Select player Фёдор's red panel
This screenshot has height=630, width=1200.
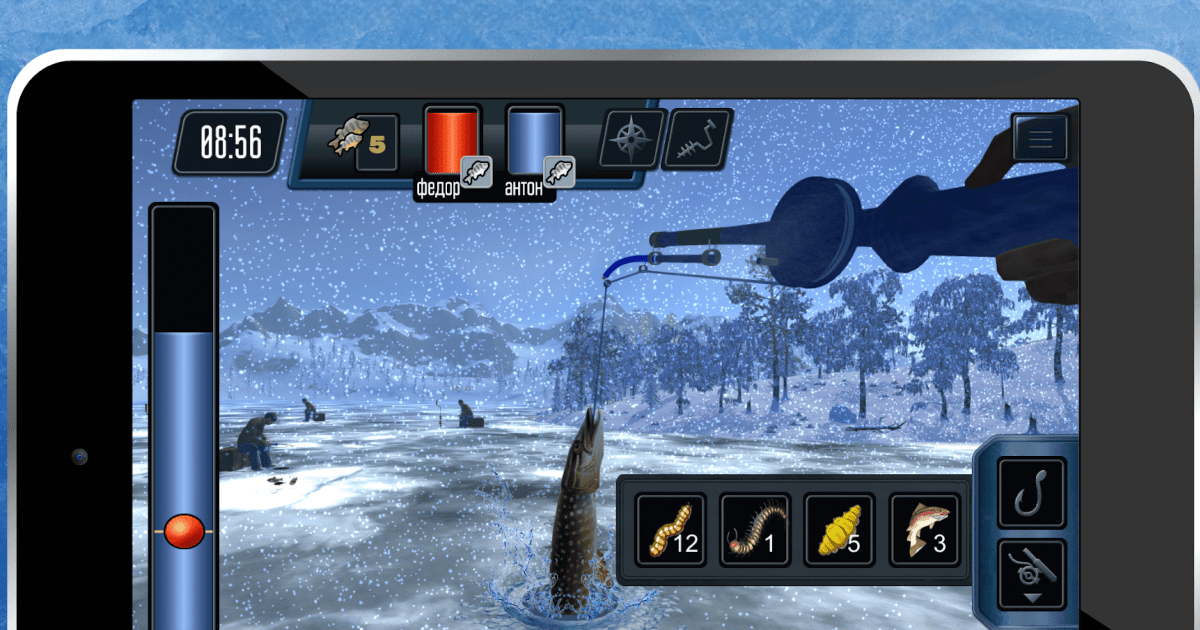click(x=451, y=142)
